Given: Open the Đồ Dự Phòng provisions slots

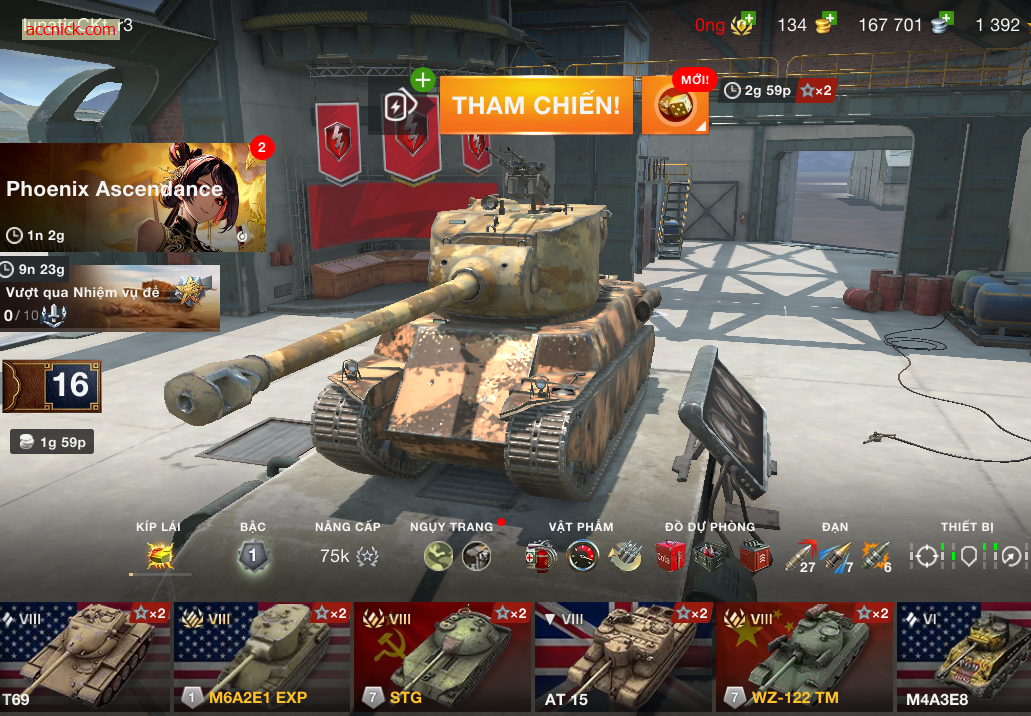Looking at the screenshot, I should (711, 555).
